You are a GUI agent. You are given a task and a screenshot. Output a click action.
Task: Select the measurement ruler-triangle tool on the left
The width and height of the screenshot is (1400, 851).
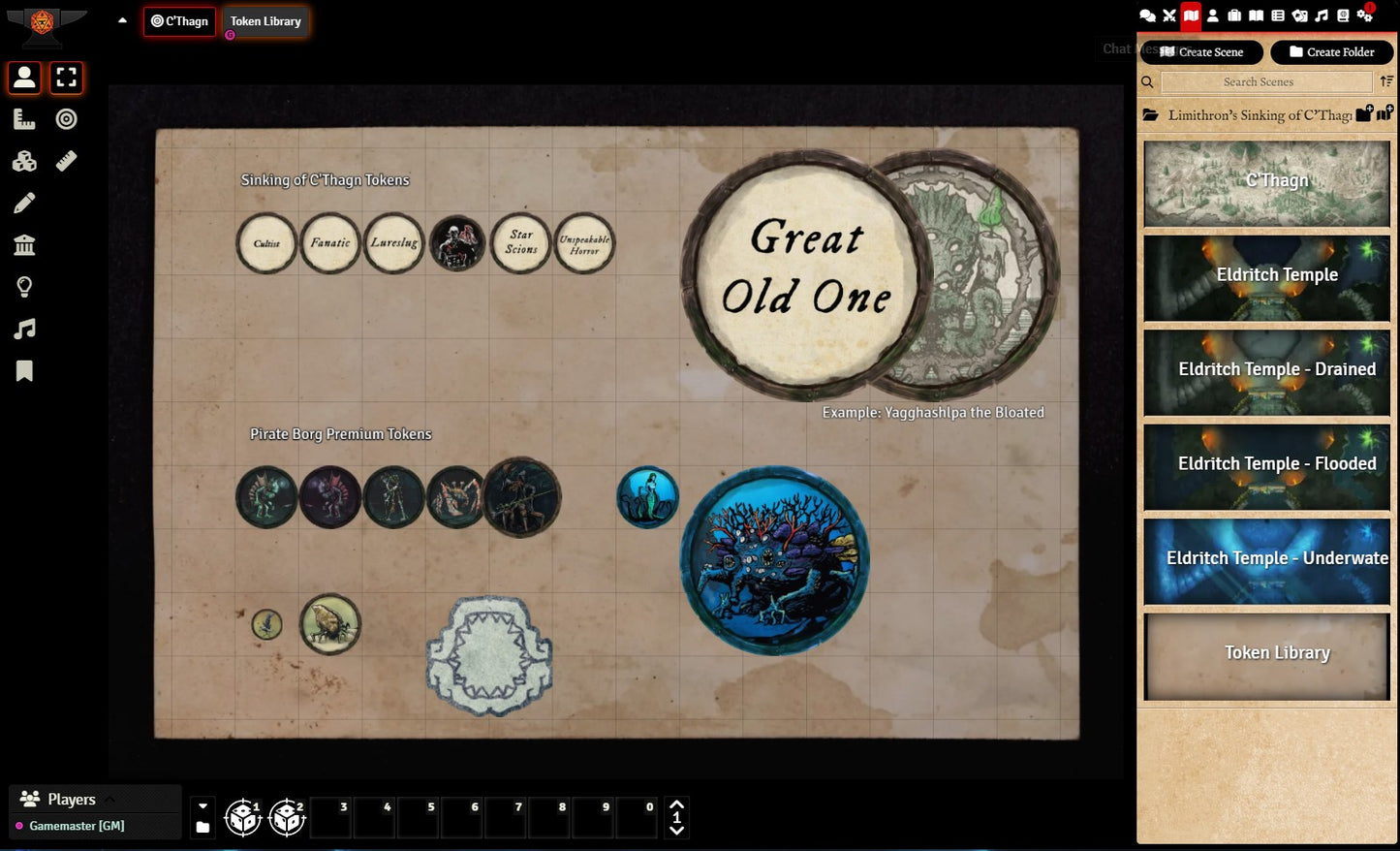24,119
